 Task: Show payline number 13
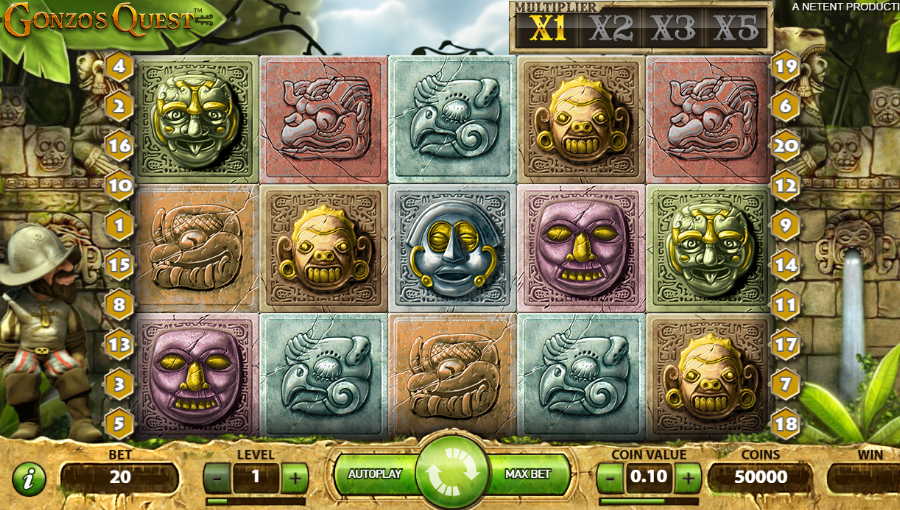[120, 345]
